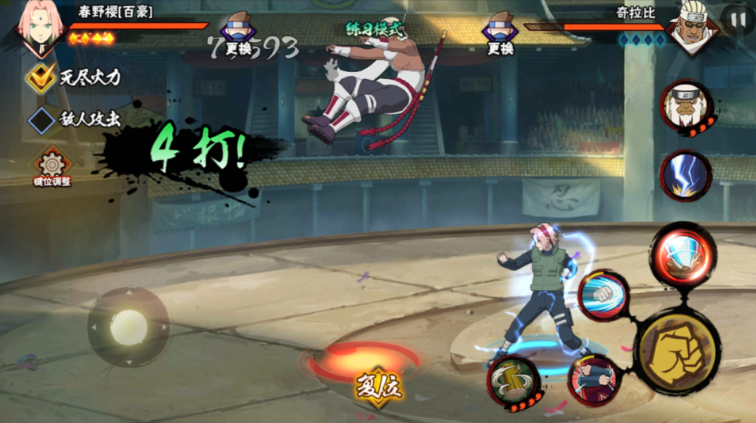The image size is (756, 423).
Task: Trigger the red-ringed ultimate skill icon
Action: 682,255
